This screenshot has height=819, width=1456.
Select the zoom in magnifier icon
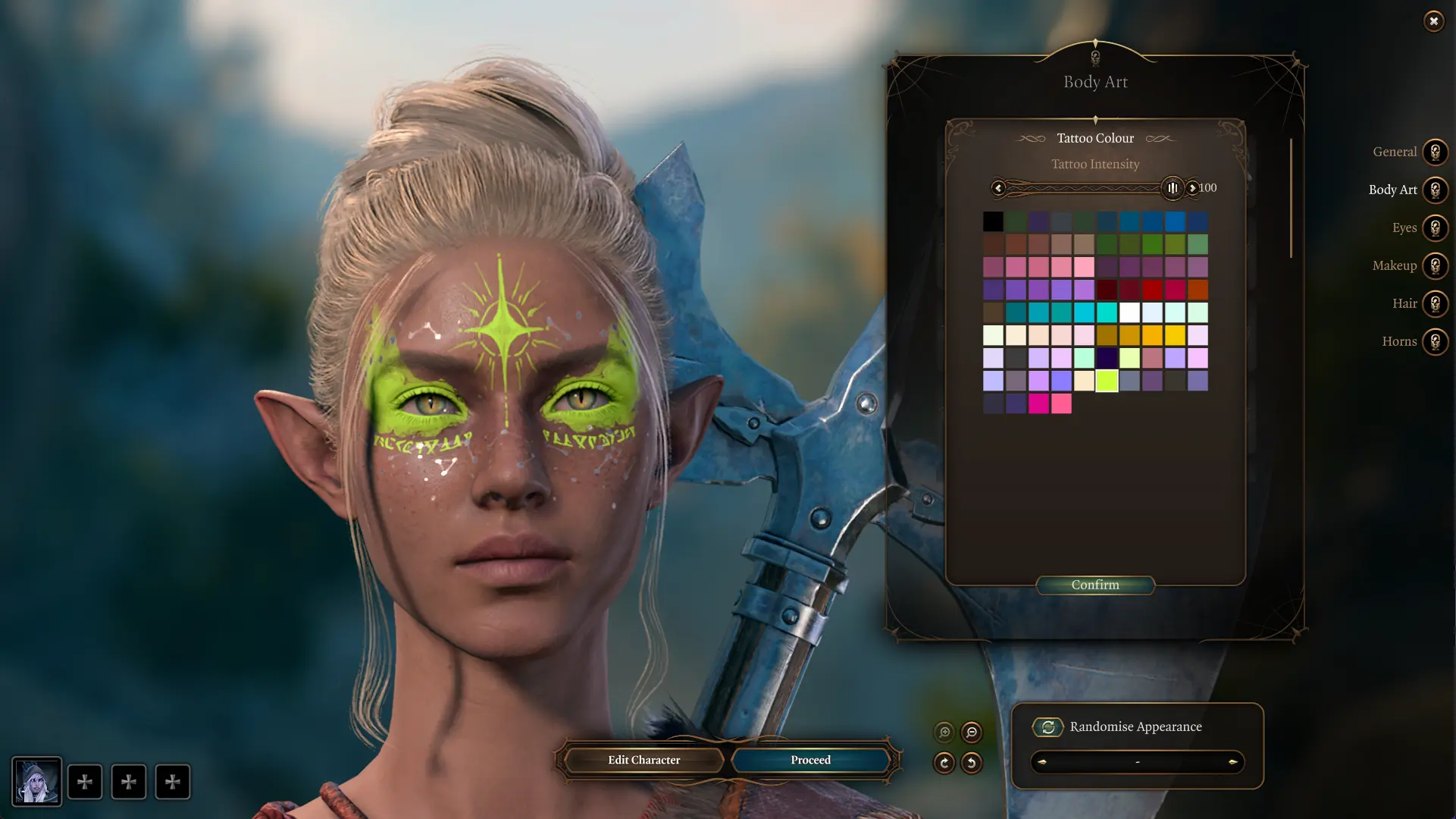[944, 733]
